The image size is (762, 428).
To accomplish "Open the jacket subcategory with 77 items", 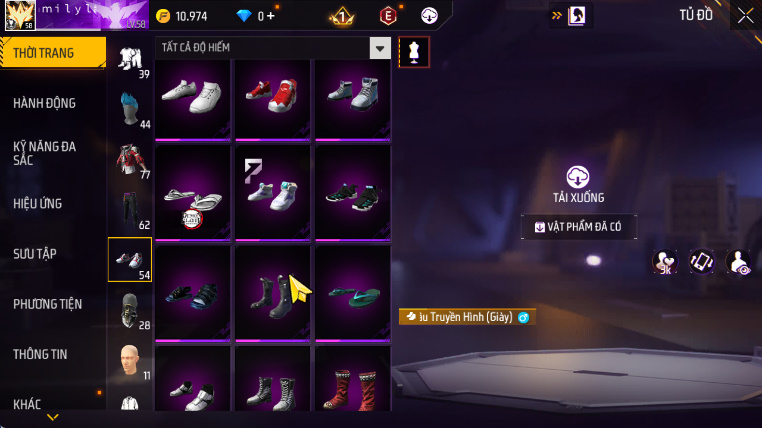I will [129, 160].
